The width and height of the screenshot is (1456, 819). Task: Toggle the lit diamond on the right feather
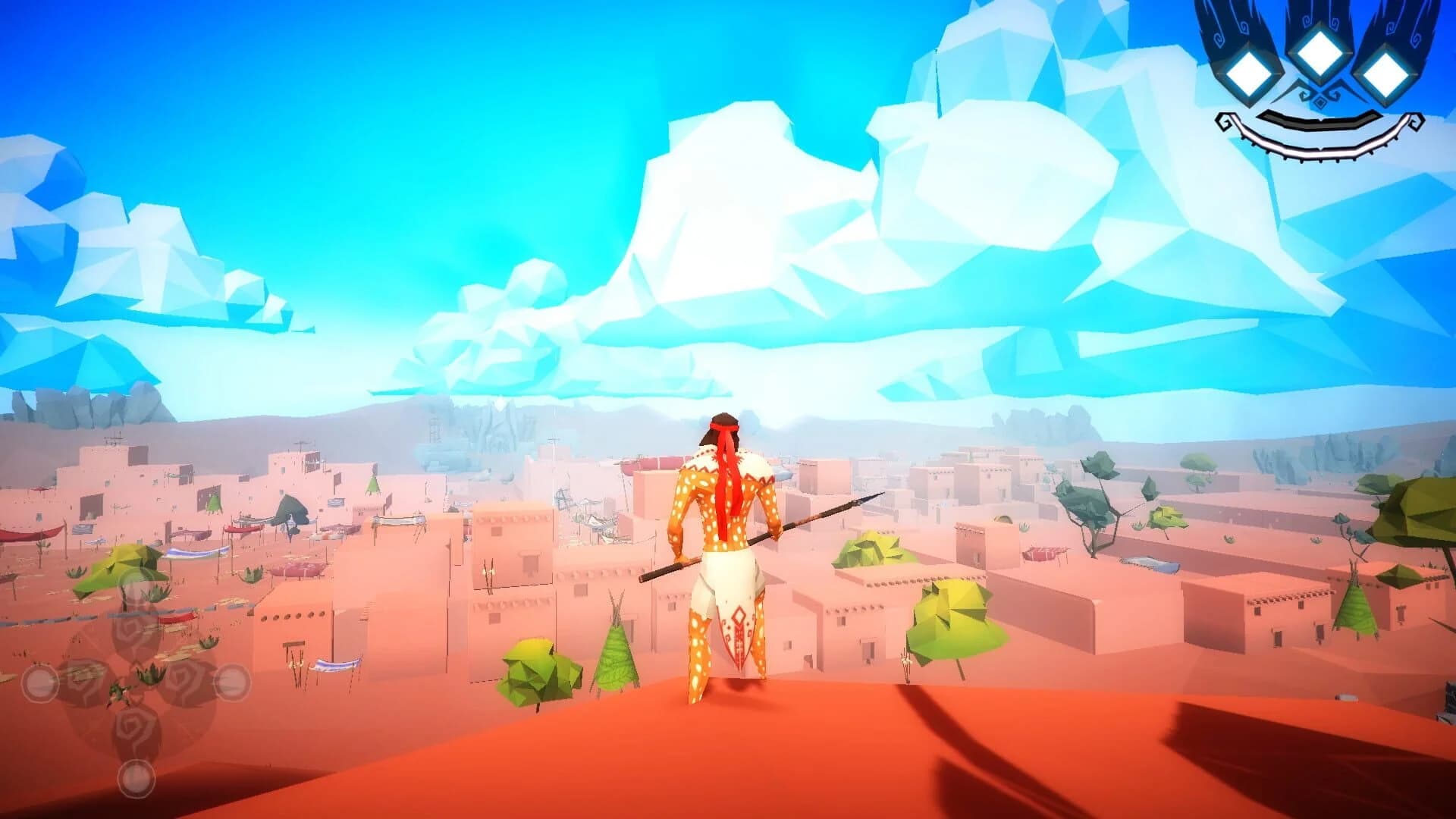click(x=1385, y=74)
